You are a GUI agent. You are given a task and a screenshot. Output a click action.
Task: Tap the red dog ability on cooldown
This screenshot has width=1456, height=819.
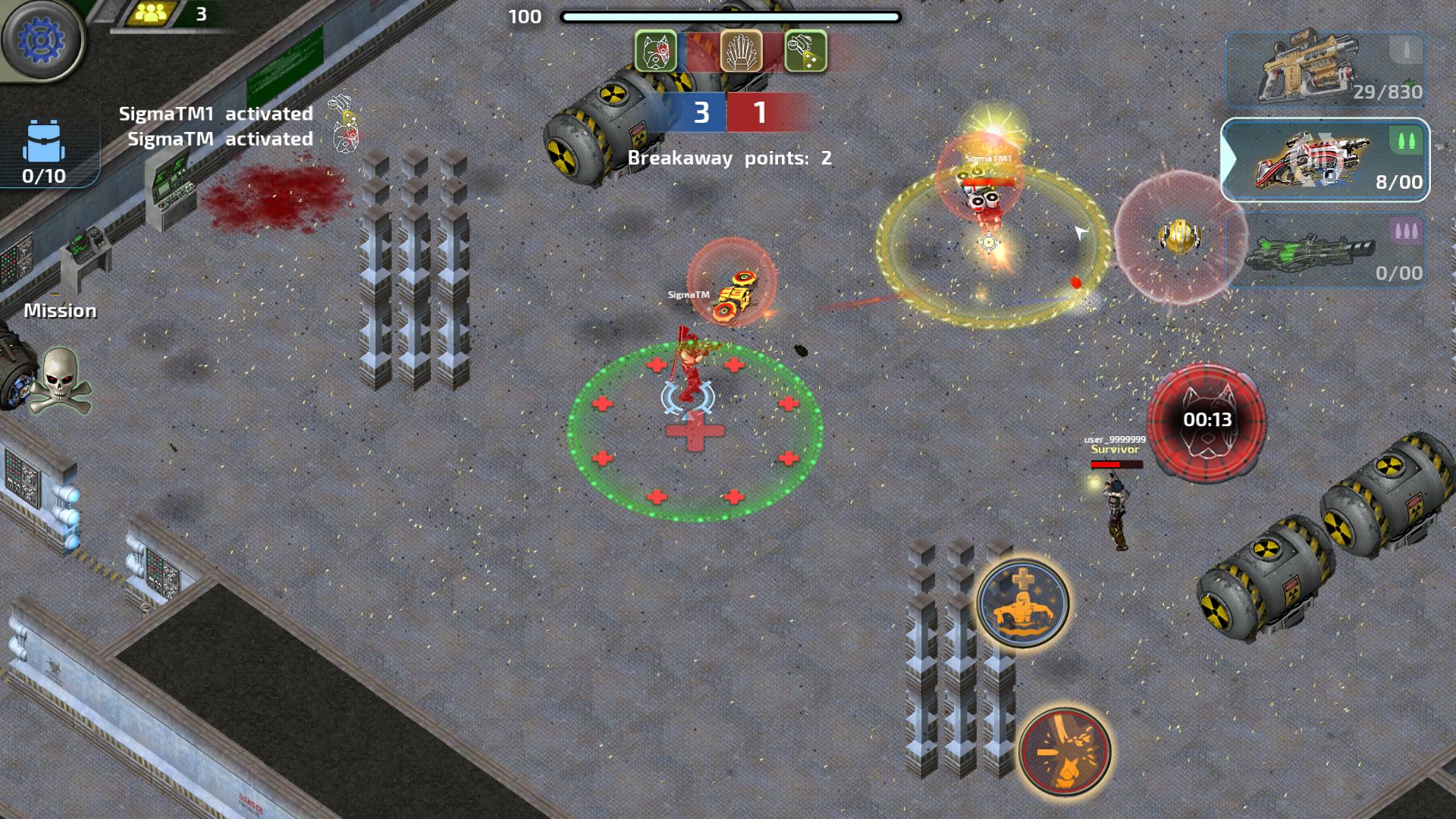1206,421
